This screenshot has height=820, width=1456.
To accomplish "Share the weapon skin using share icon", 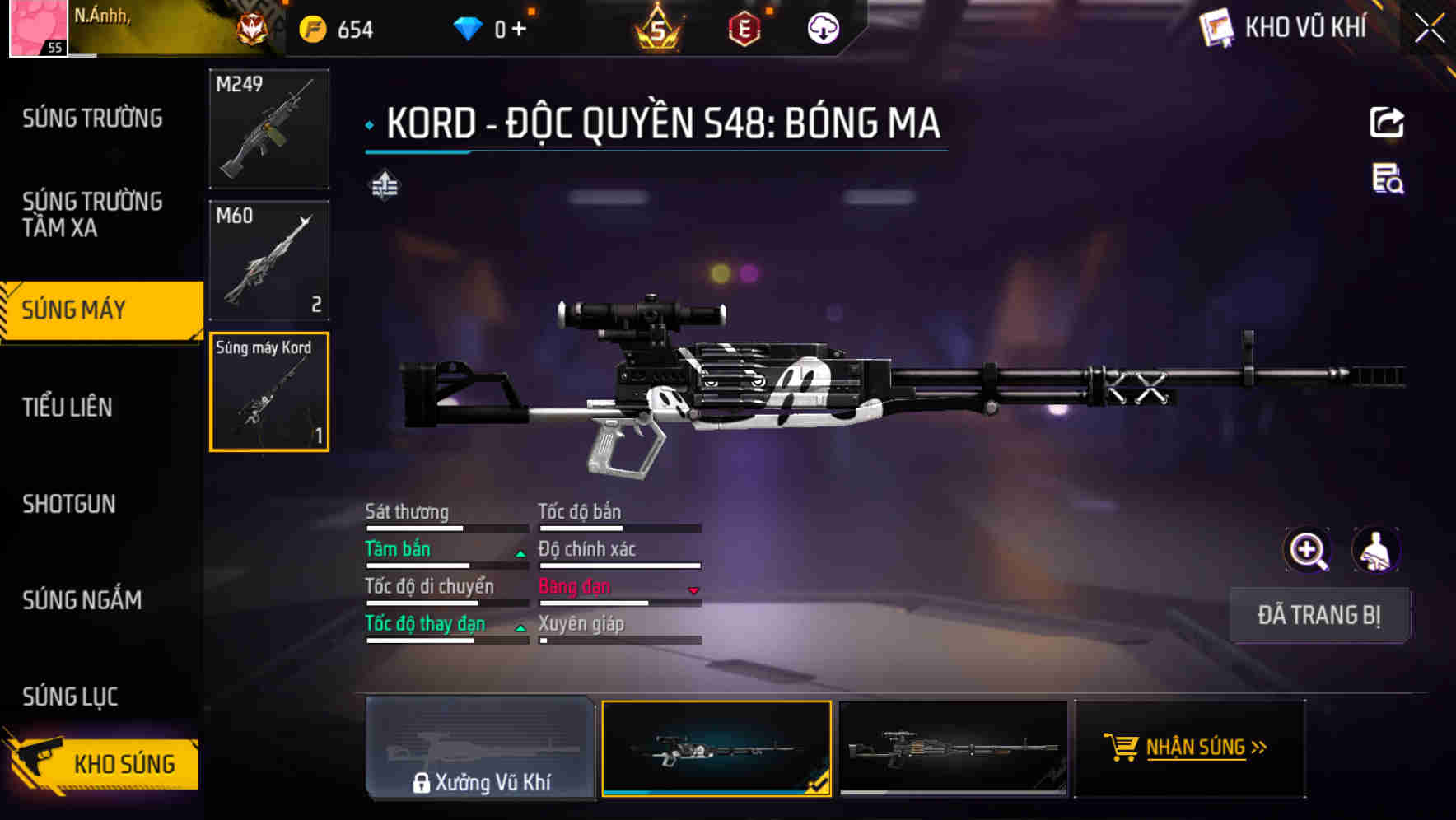I will (1387, 123).
